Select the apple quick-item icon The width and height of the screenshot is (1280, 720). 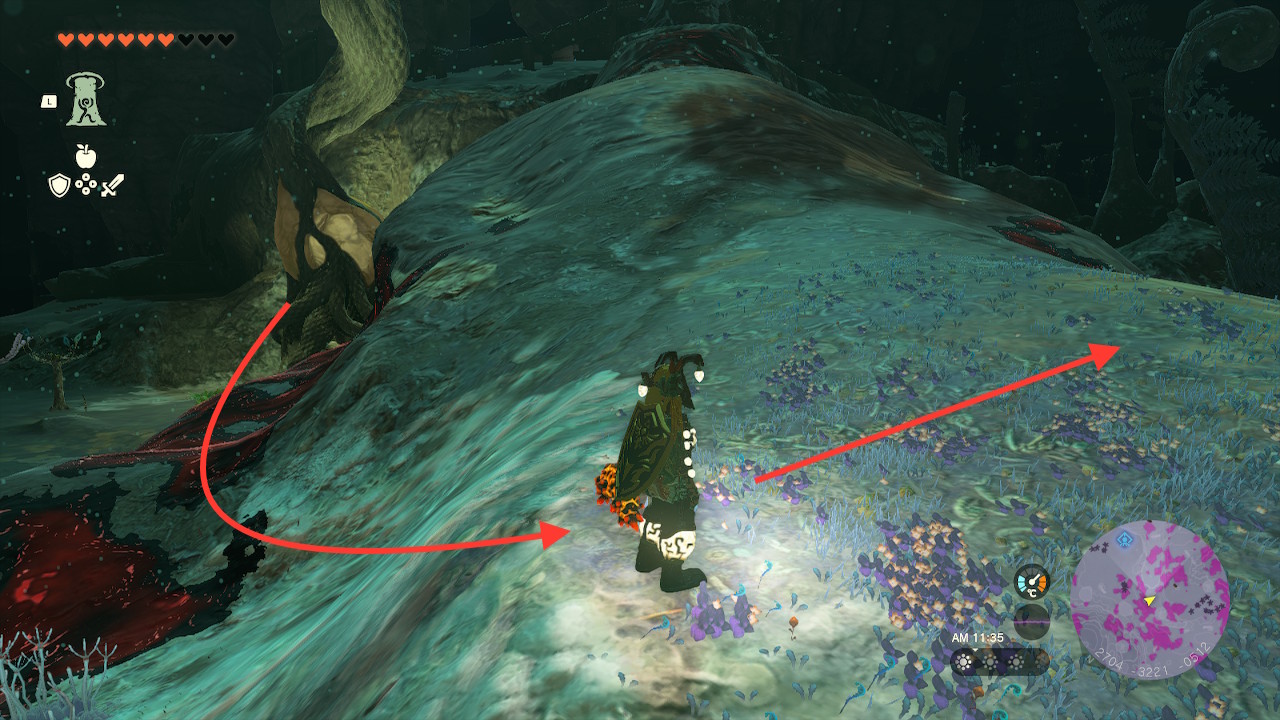point(85,156)
